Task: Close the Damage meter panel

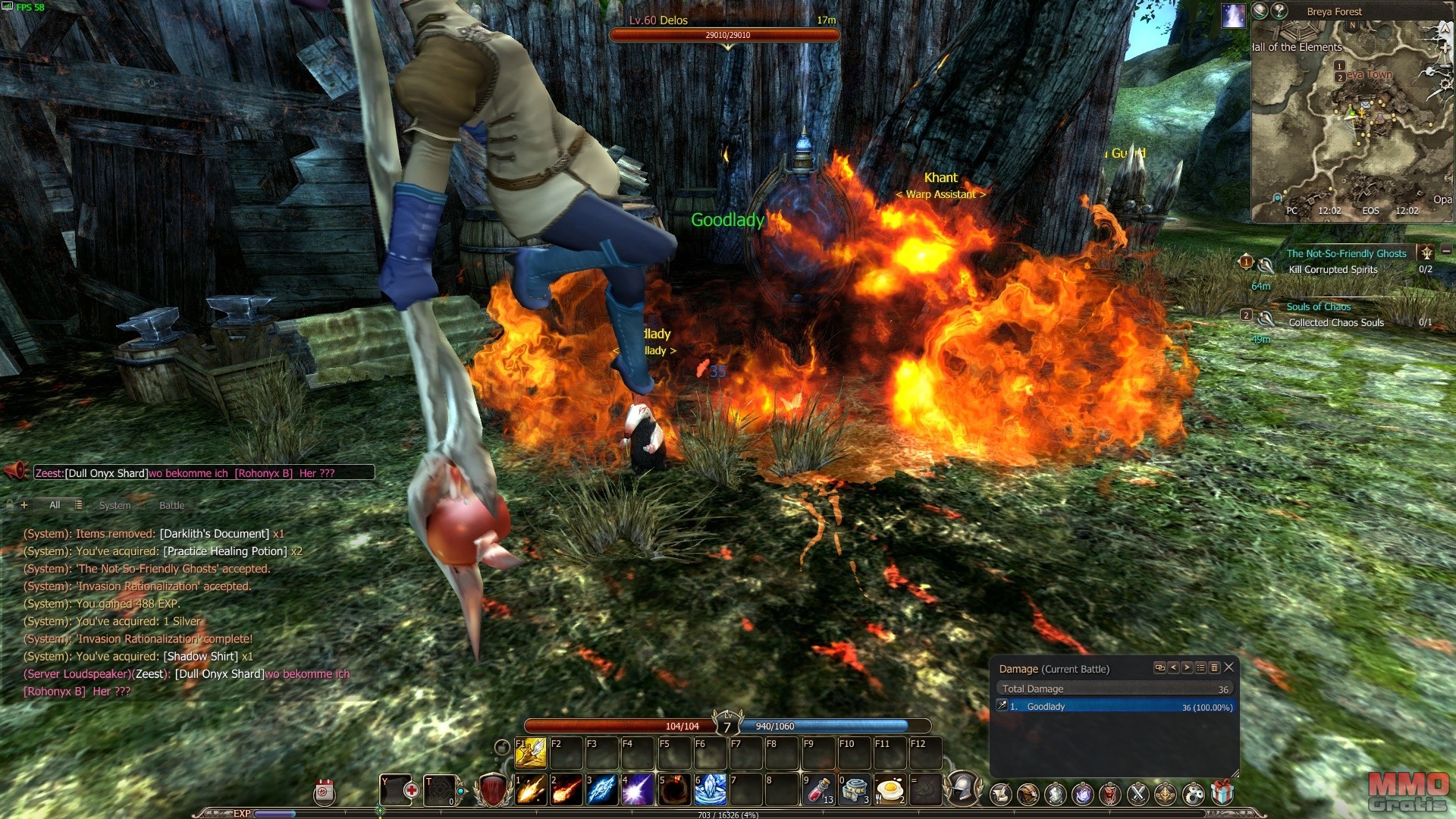Action: pyautogui.click(x=1229, y=667)
